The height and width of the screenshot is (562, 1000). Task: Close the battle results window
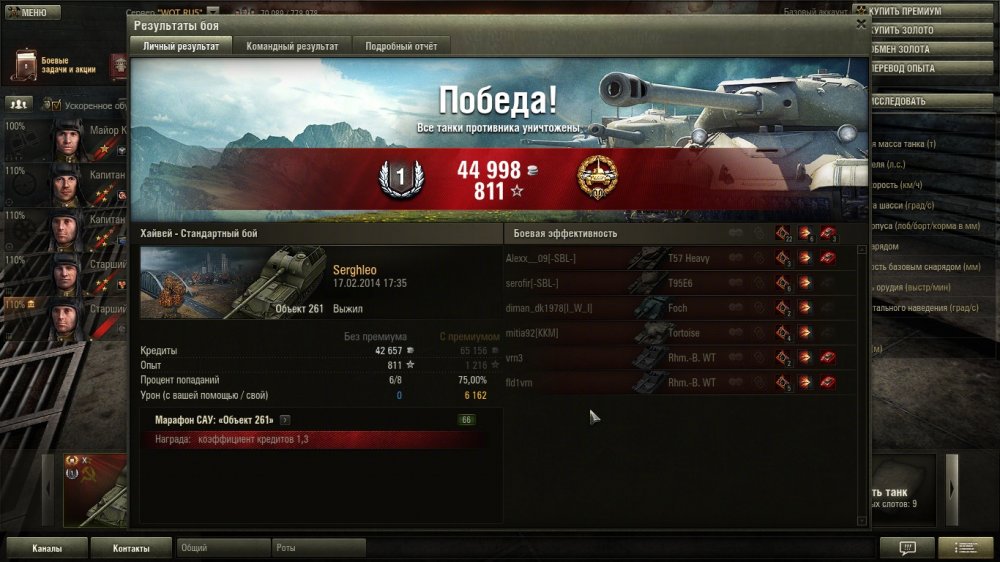click(x=861, y=24)
